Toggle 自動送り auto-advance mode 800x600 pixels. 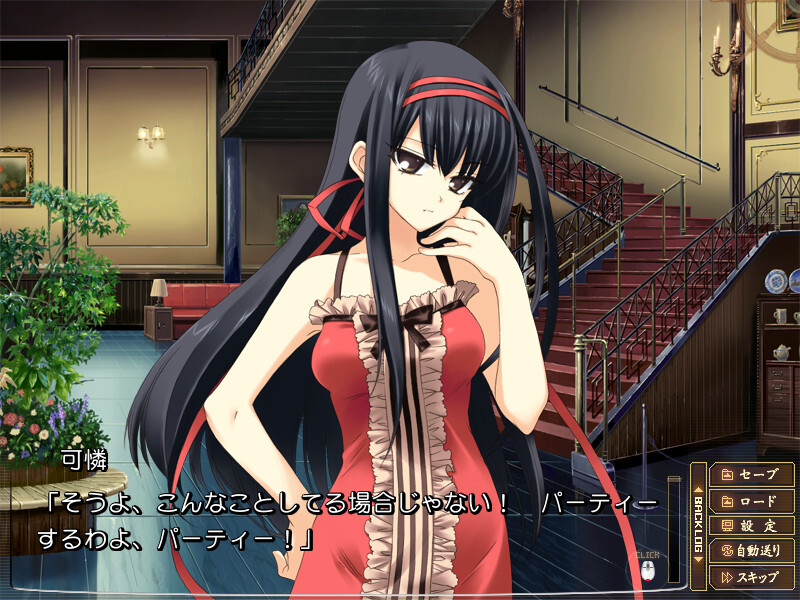(752, 550)
